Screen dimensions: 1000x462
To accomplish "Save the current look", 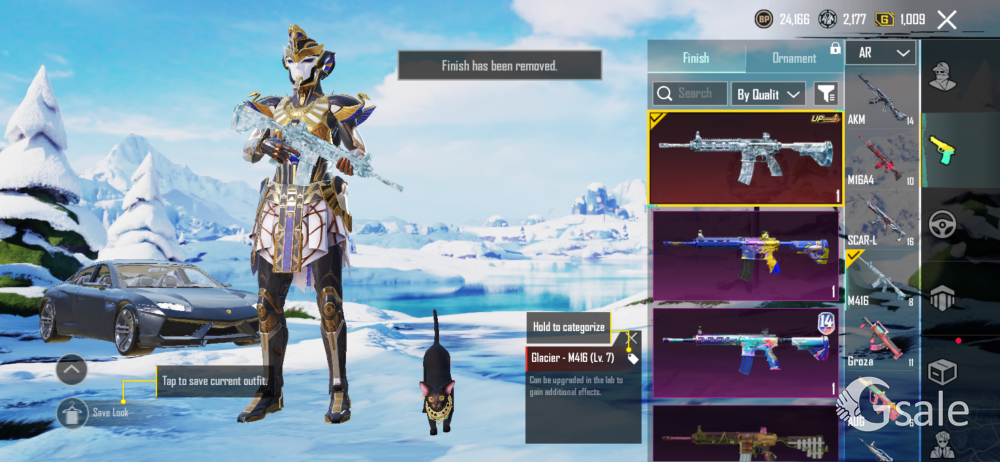I will pos(73,412).
